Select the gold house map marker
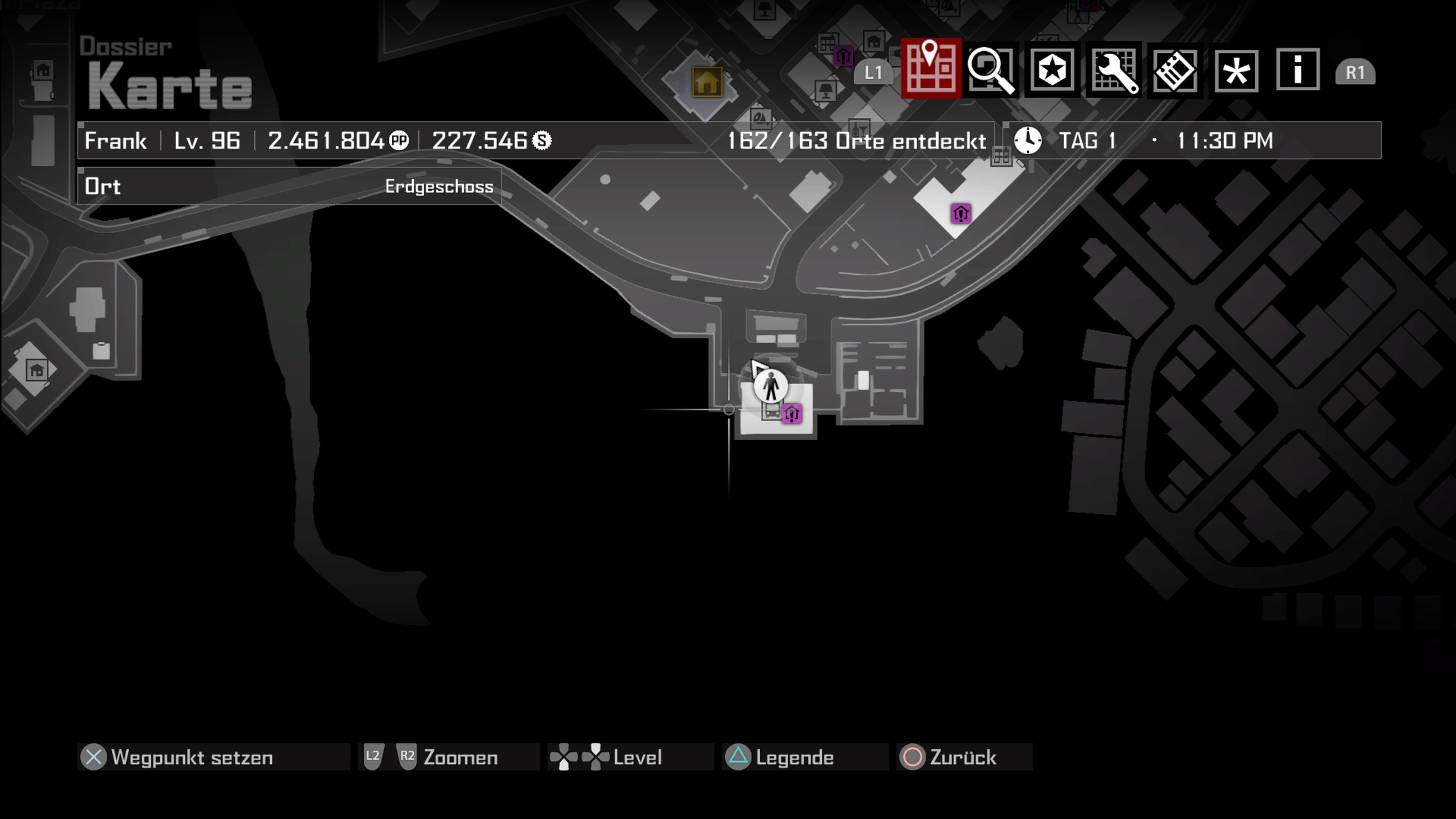Screen dimensions: 1456x819 tap(706, 83)
